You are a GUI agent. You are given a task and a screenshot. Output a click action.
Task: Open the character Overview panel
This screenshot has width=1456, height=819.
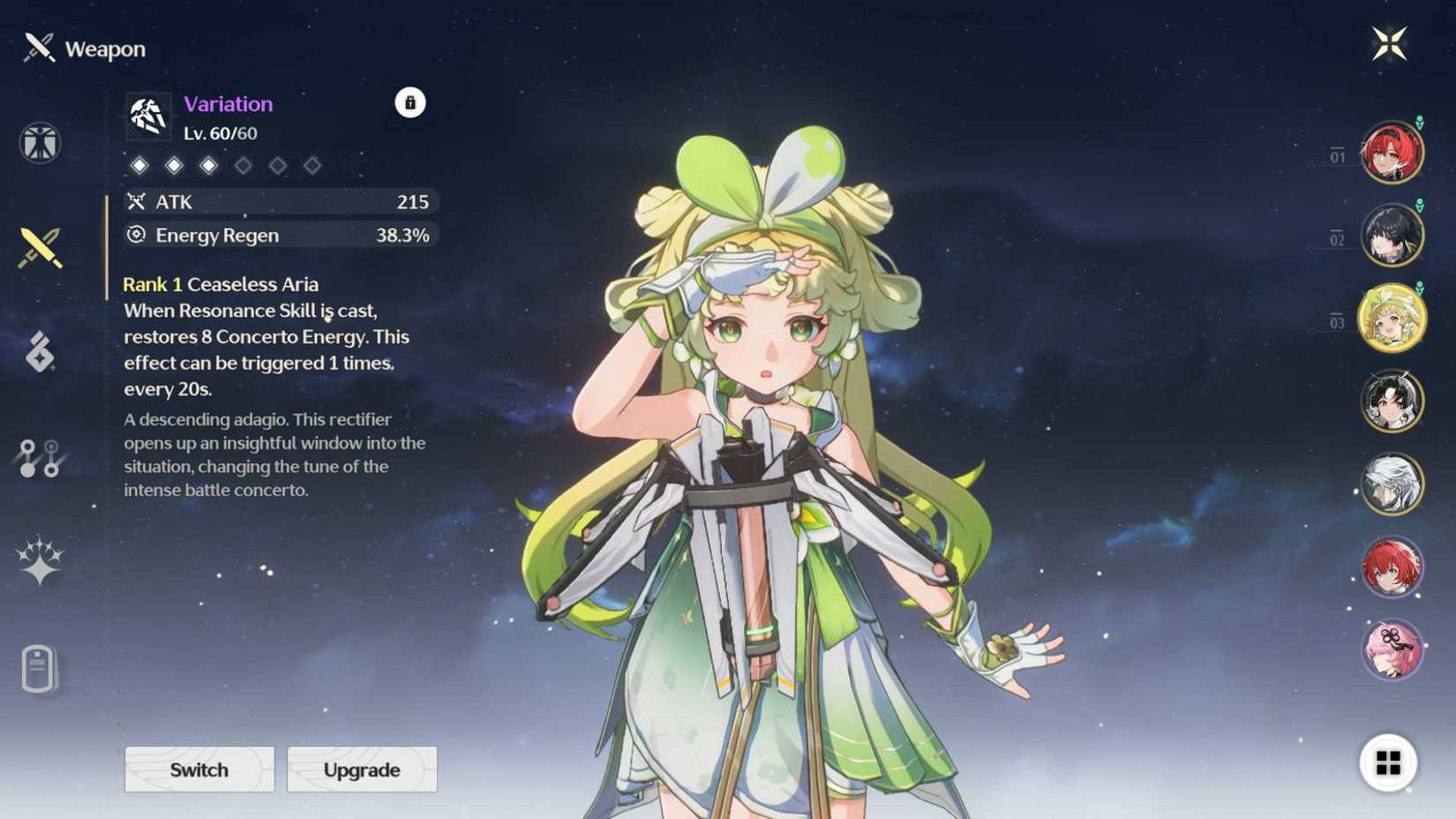[40, 141]
